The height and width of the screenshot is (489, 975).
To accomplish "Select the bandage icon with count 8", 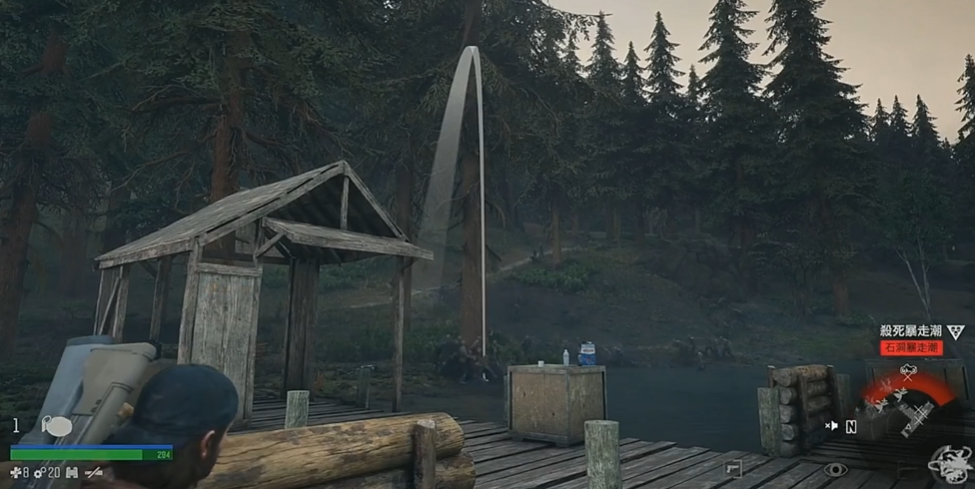I will coord(15,472).
